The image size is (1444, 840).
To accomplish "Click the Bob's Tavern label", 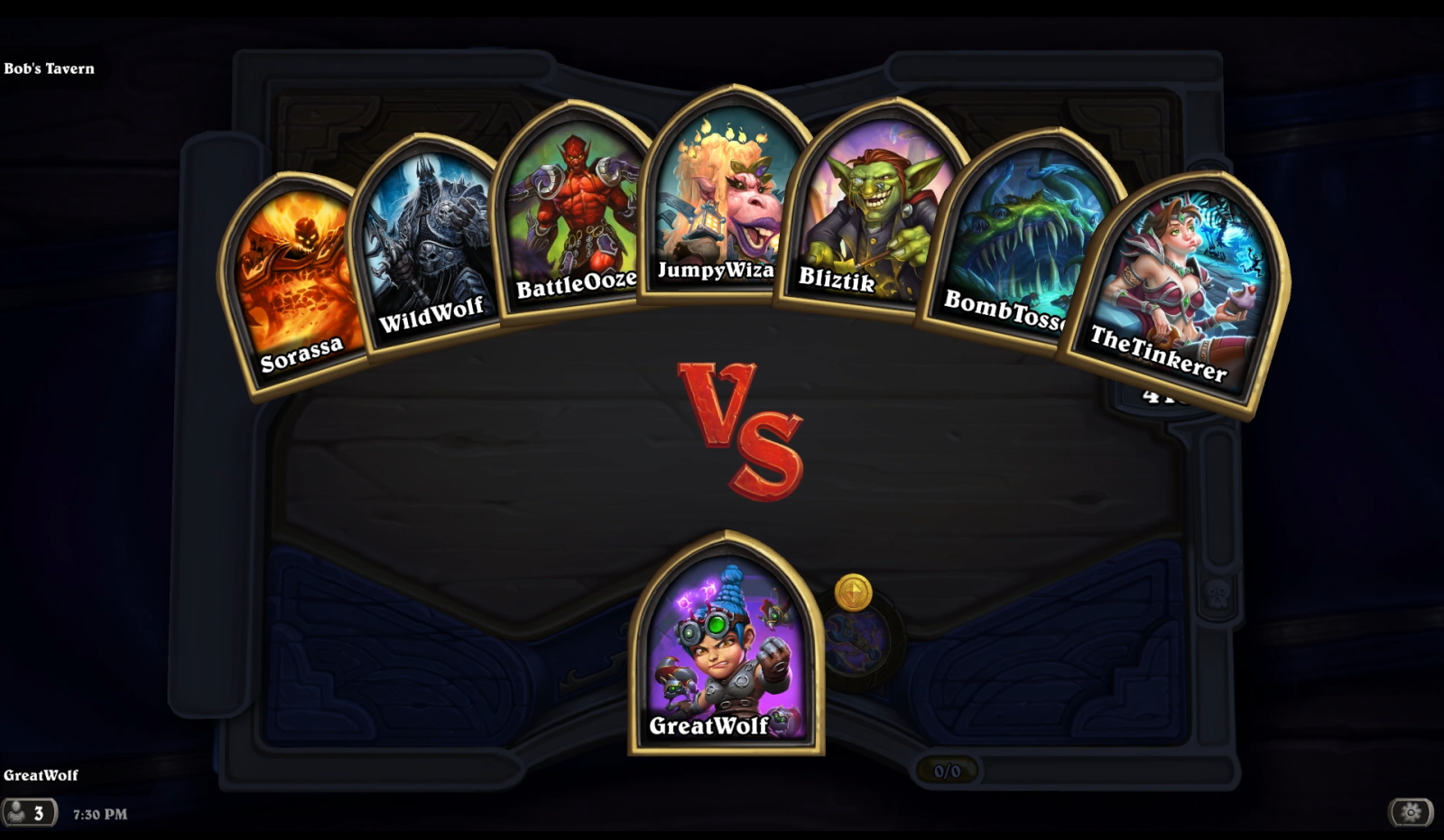I will point(50,68).
